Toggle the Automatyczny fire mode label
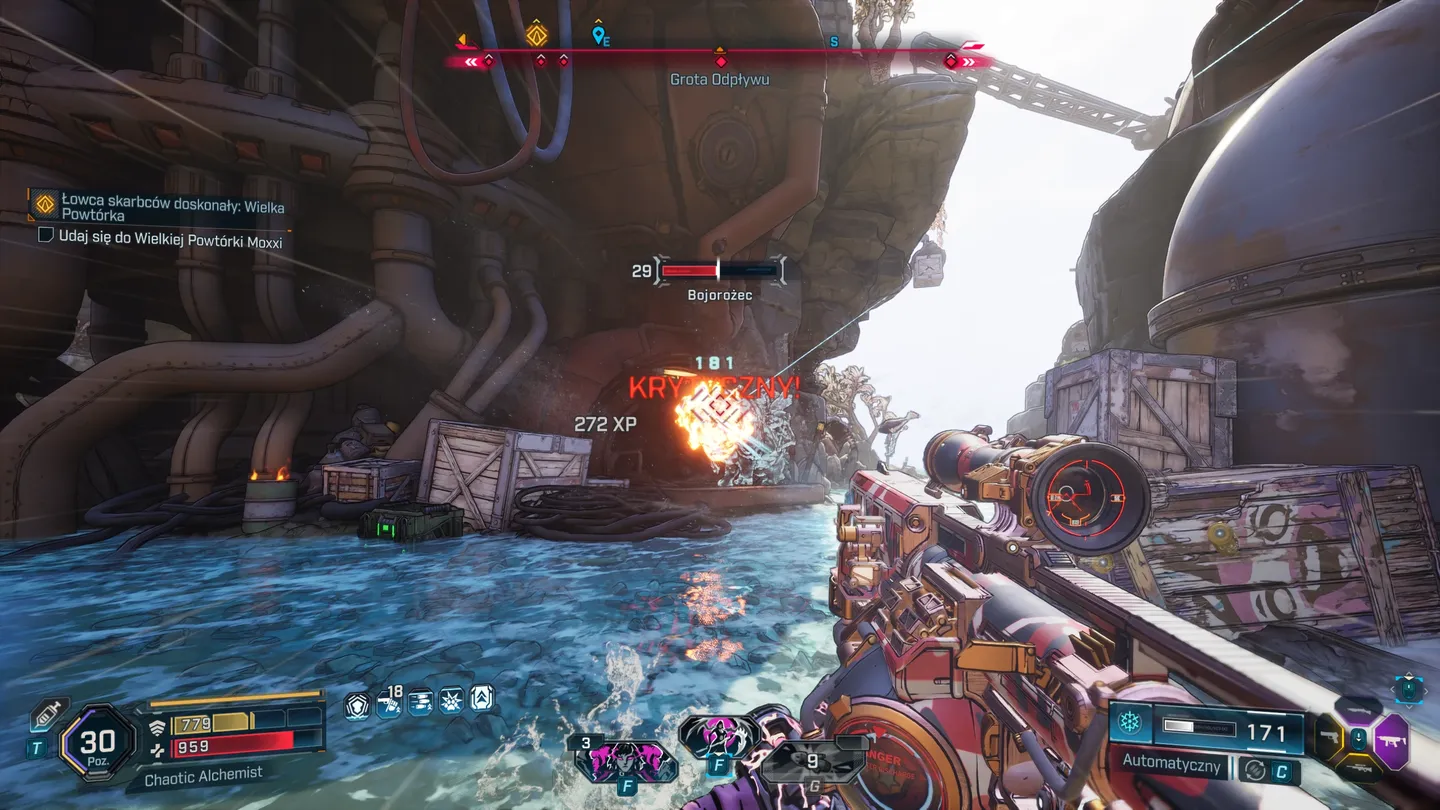Screen dimensions: 1440x810 pos(1171,763)
